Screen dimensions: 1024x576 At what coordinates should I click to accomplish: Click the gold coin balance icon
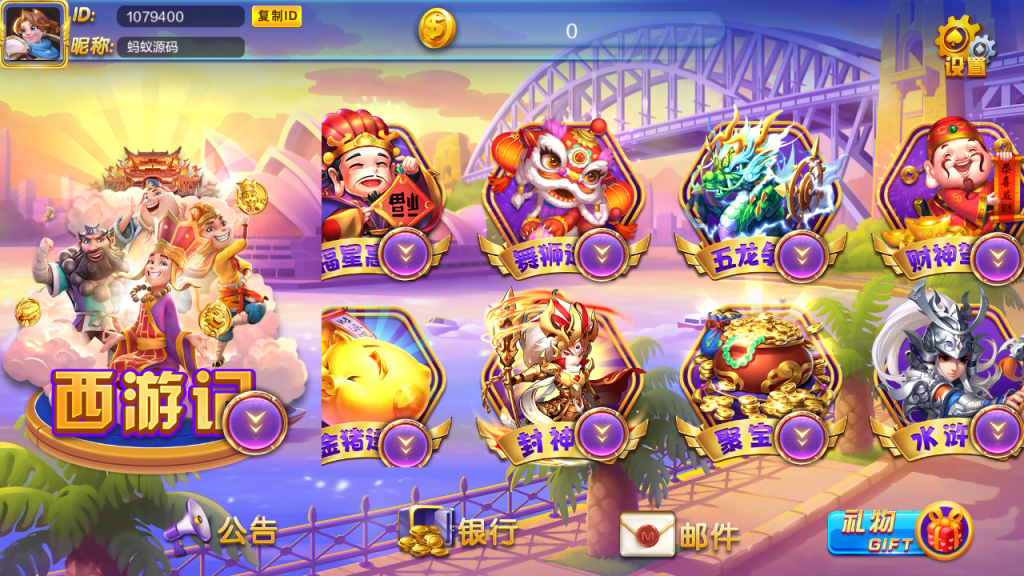pos(436,30)
